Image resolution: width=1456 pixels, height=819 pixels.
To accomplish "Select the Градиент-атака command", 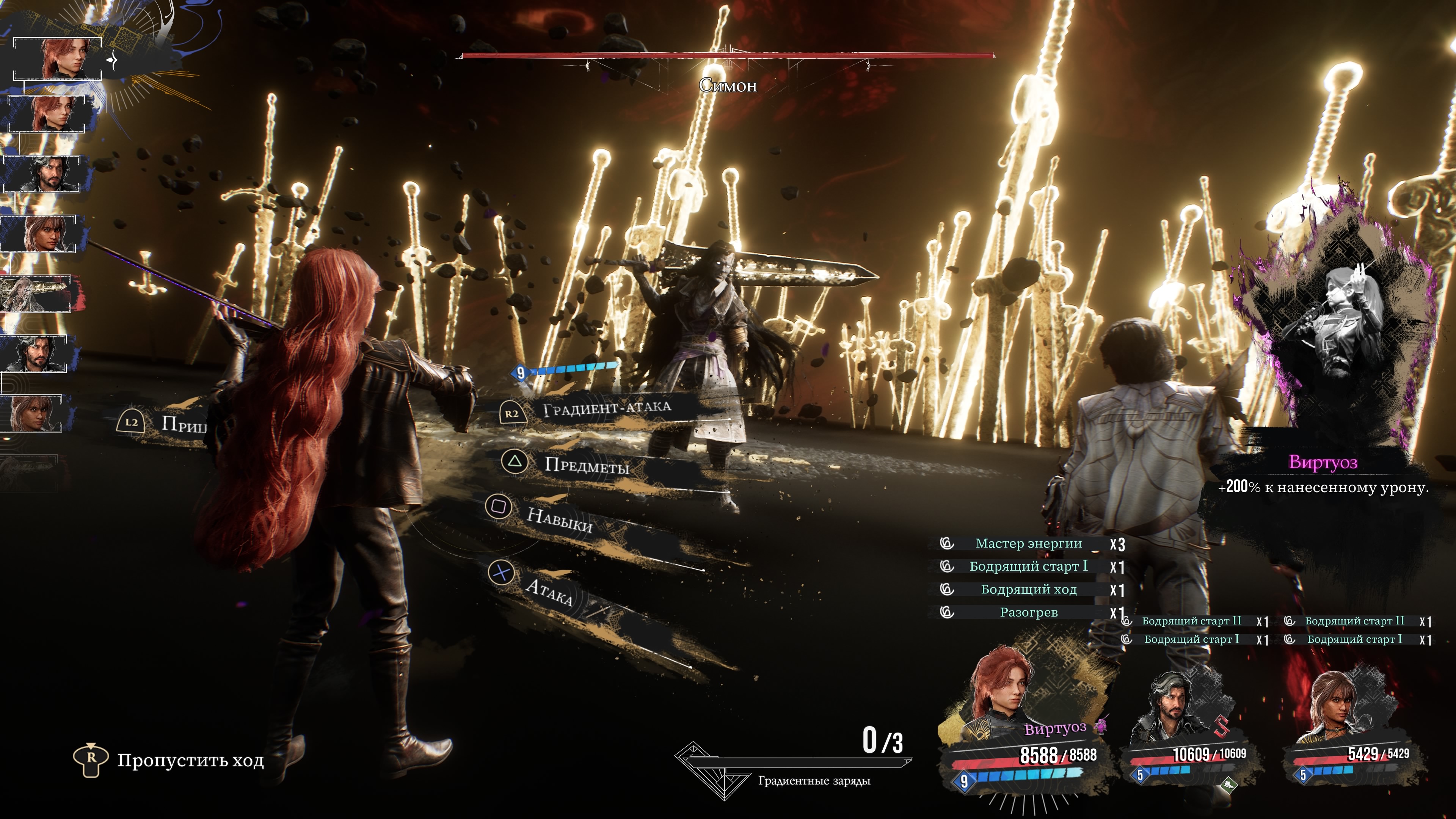I will coord(606,408).
